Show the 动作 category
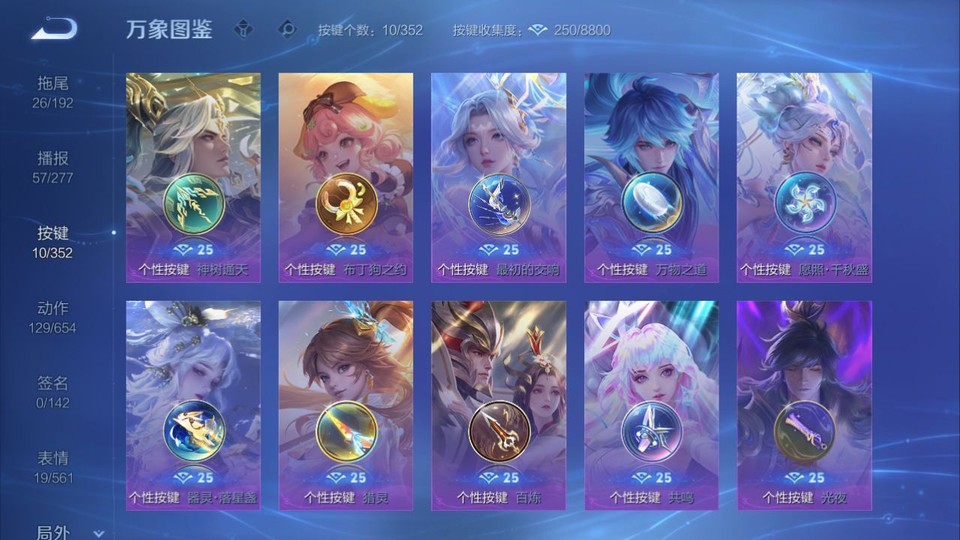The height and width of the screenshot is (540, 960). [x=53, y=316]
